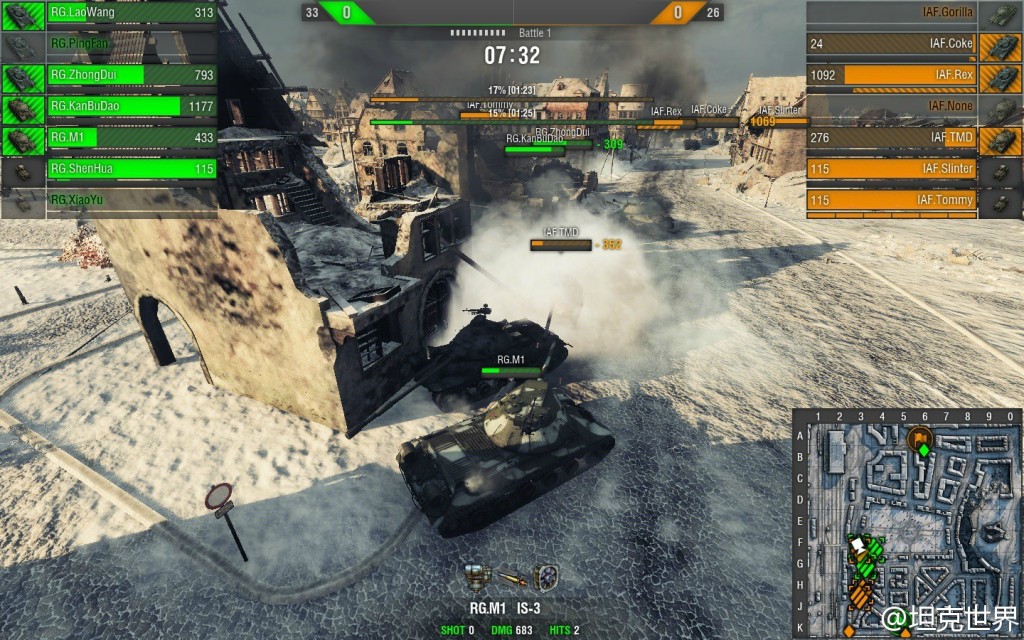Spectate IAF.Rex from the roster
Viewport: 1024px width, 640px height.
click(912, 75)
